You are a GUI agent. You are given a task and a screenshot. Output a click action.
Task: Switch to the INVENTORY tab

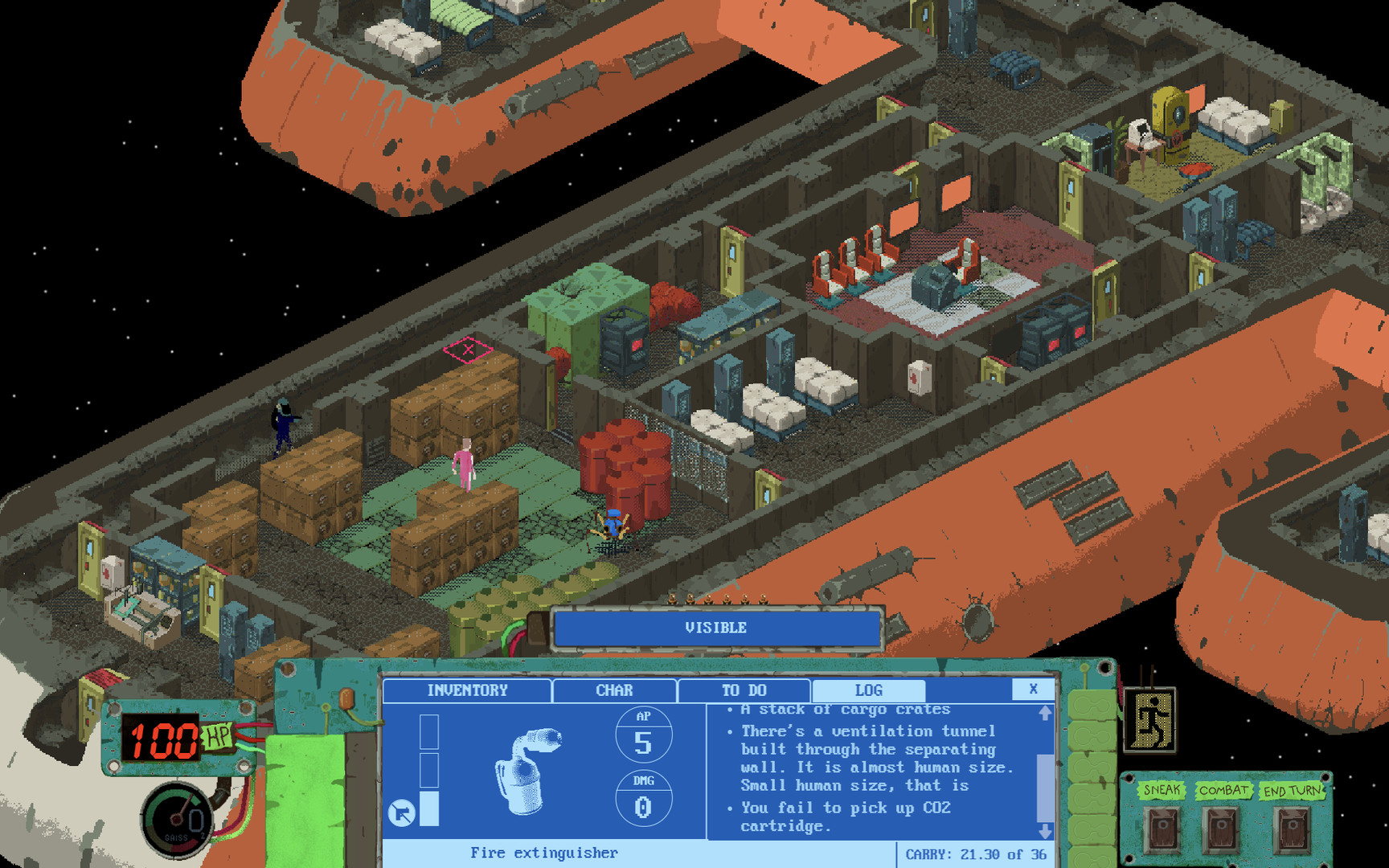(468, 689)
